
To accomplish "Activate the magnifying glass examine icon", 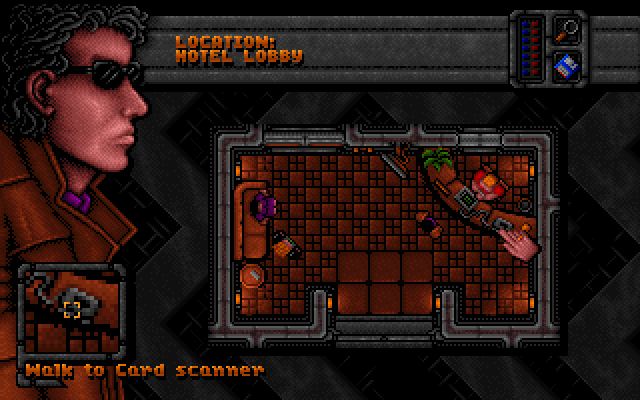I will [565, 29].
